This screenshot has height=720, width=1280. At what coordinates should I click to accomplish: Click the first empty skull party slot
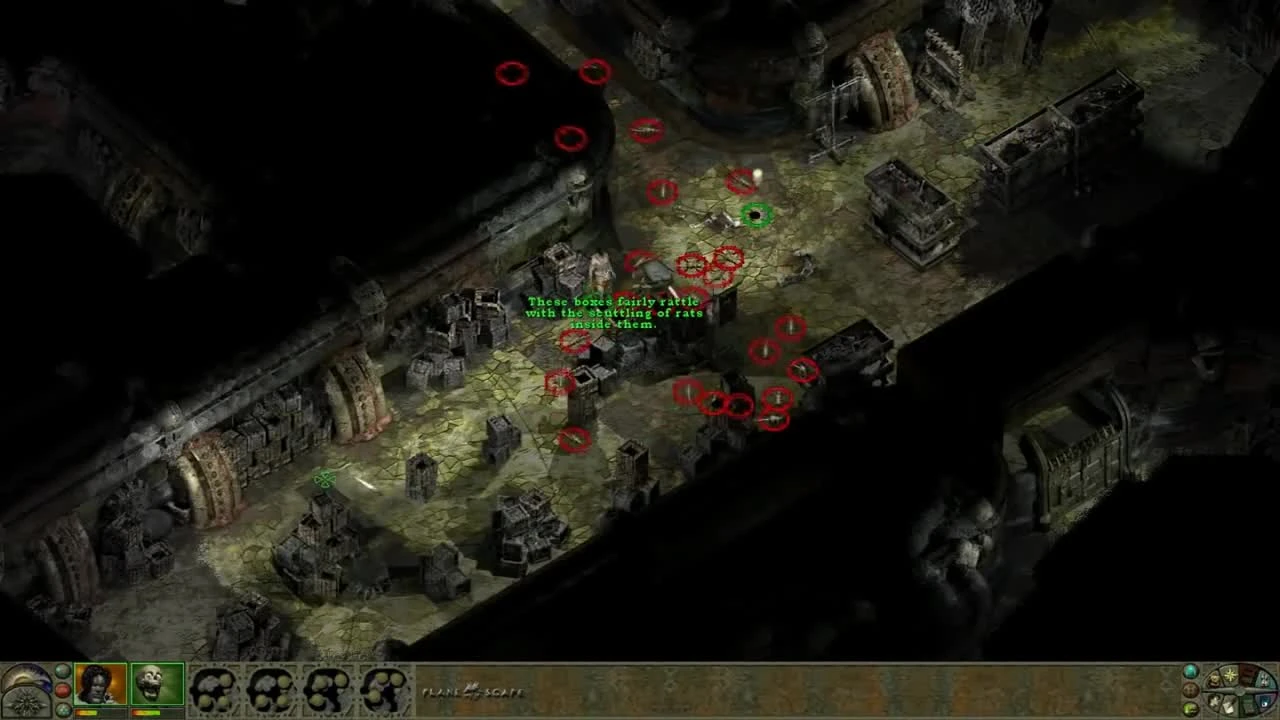tap(213, 688)
